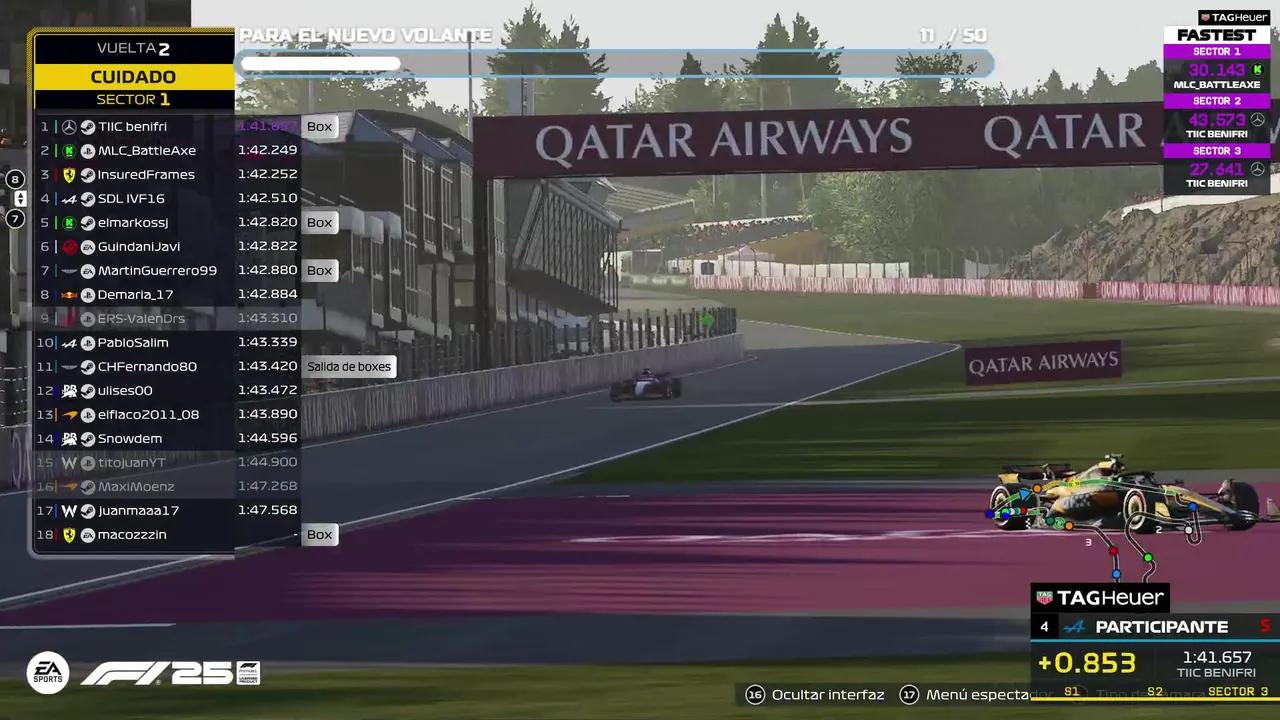Pick SDL IVF16 from the timing tower

(x=131, y=199)
